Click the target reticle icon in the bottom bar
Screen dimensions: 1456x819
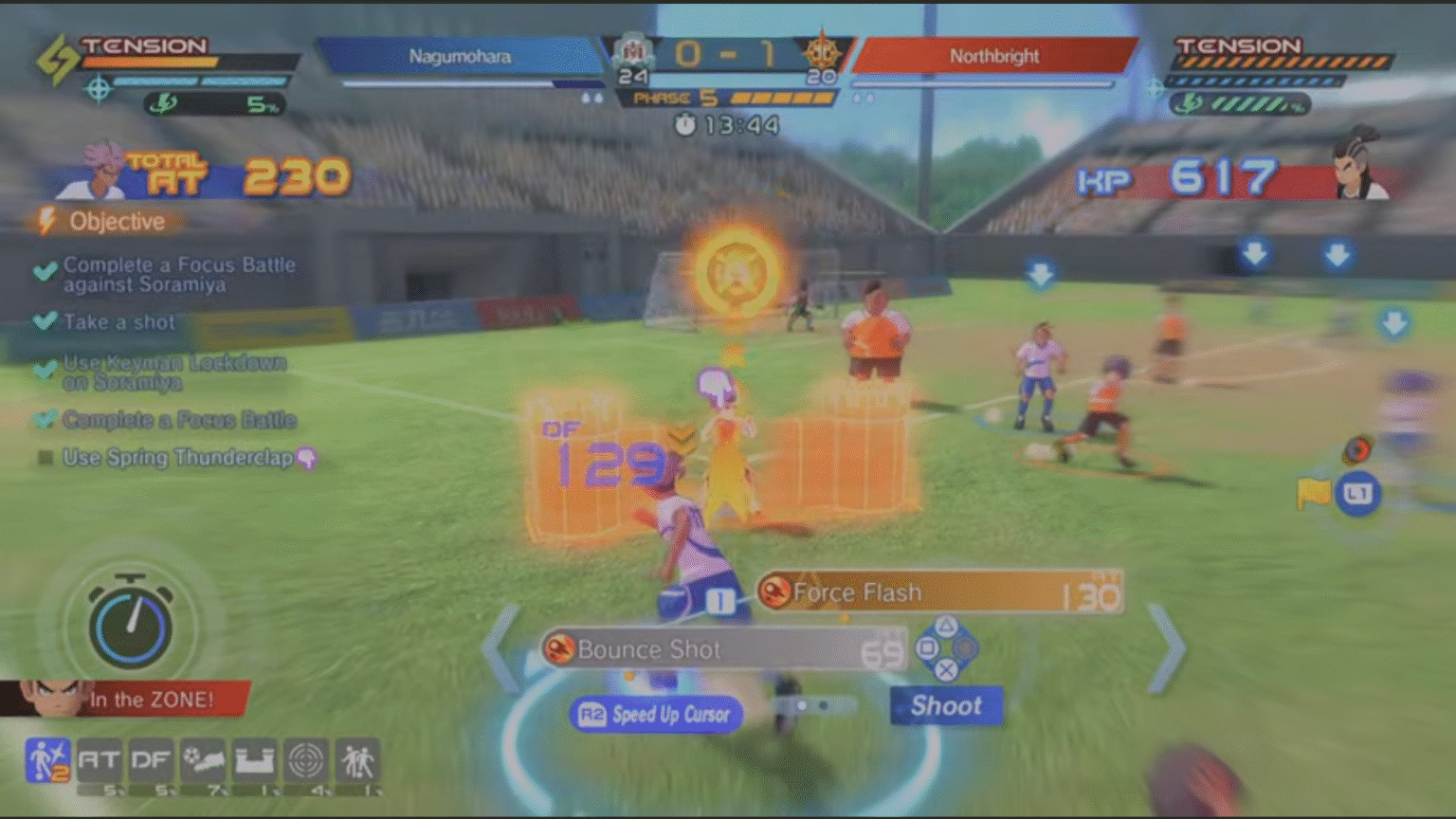308,758
